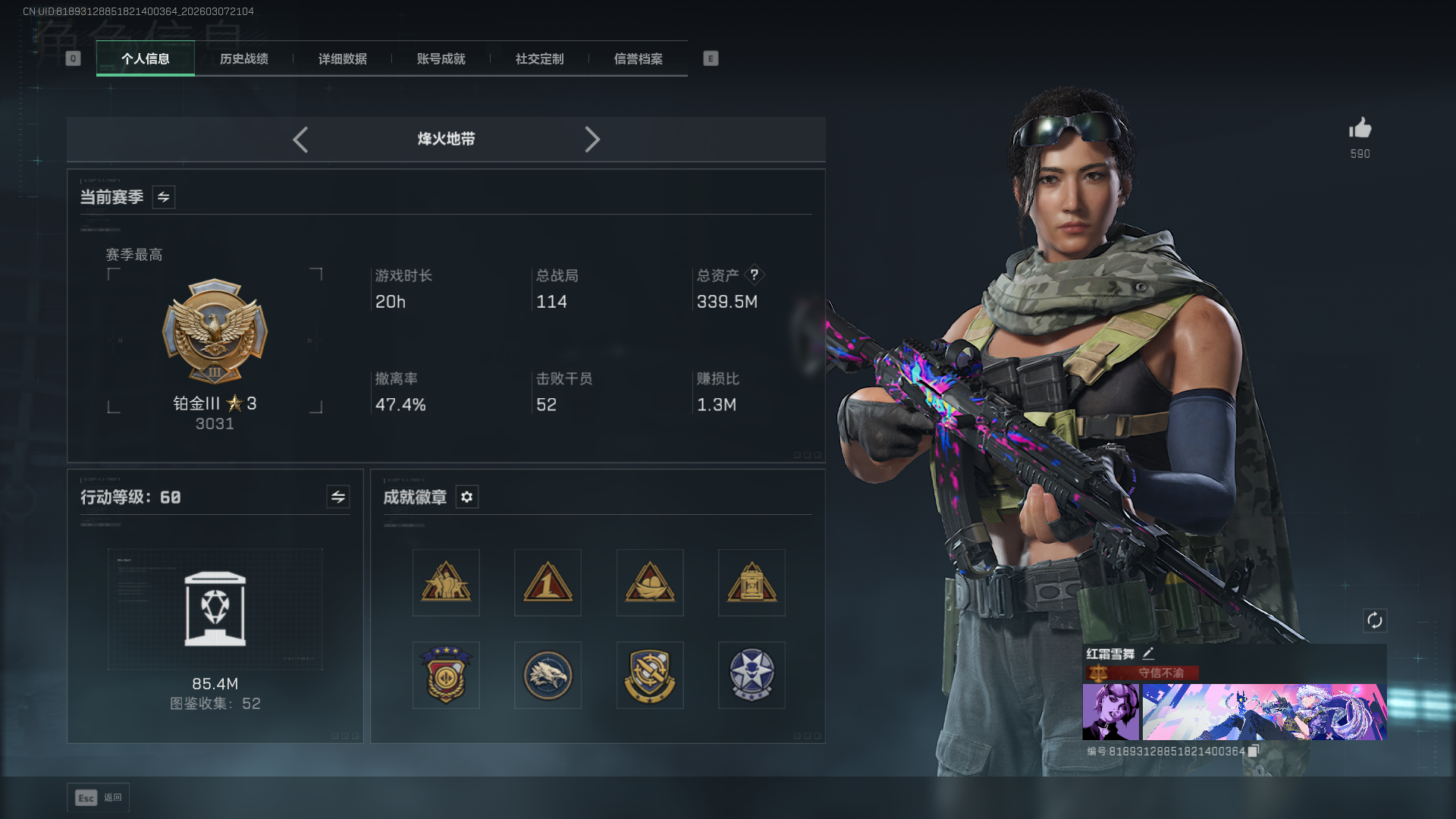Switch to the 历史战绩 tab
This screenshot has width=1456, height=819.
(x=243, y=58)
